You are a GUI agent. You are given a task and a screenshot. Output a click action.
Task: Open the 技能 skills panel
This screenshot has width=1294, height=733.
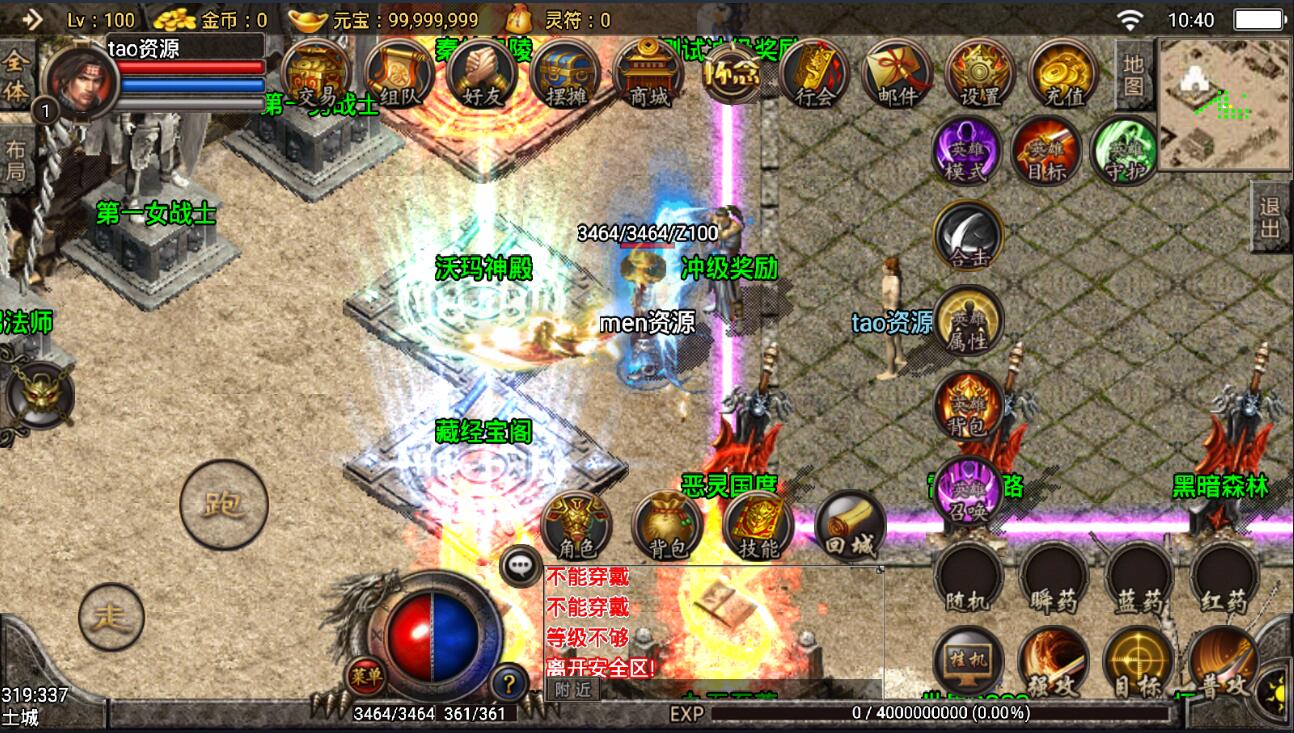click(758, 524)
